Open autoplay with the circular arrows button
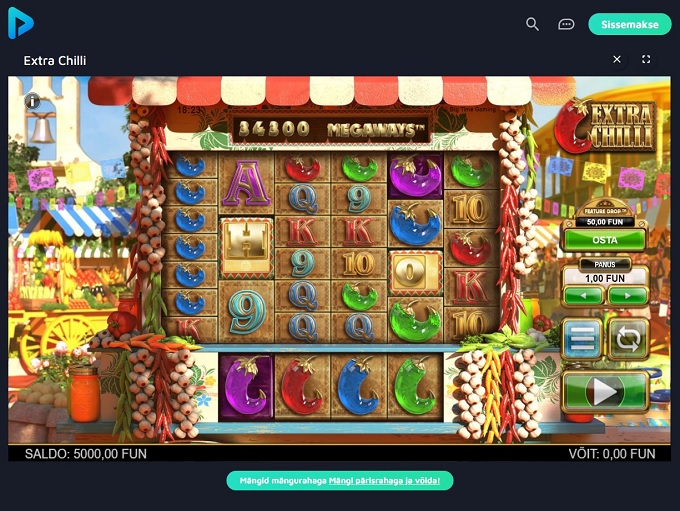The image size is (680, 511). 628,339
